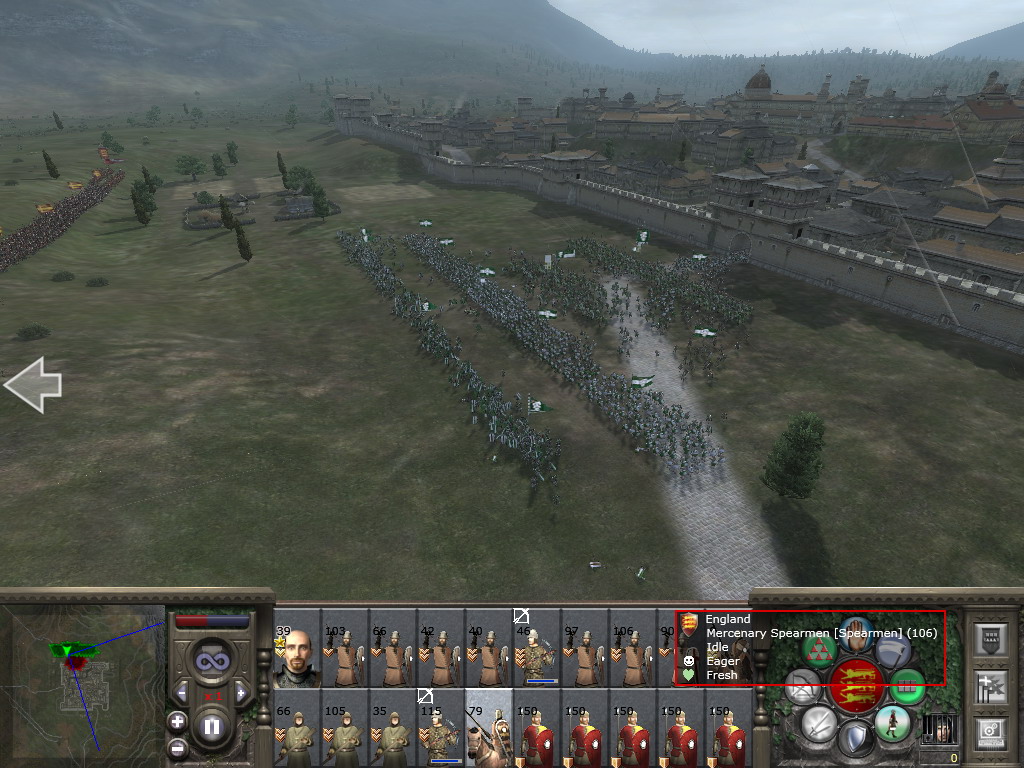This screenshot has height=768, width=1024.
Task: Click the green triangle formation button
Action: point(820,651)
